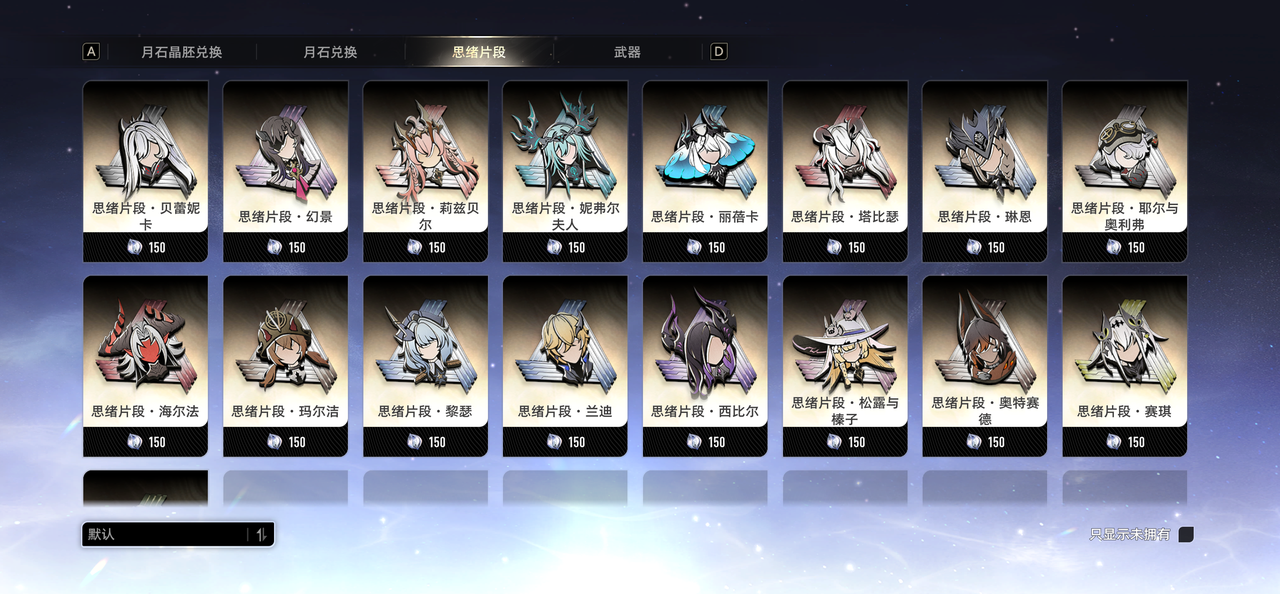
Task: Pick the 思绪片段·莉兹贝尔 card
Action: (x=426, y=170)
